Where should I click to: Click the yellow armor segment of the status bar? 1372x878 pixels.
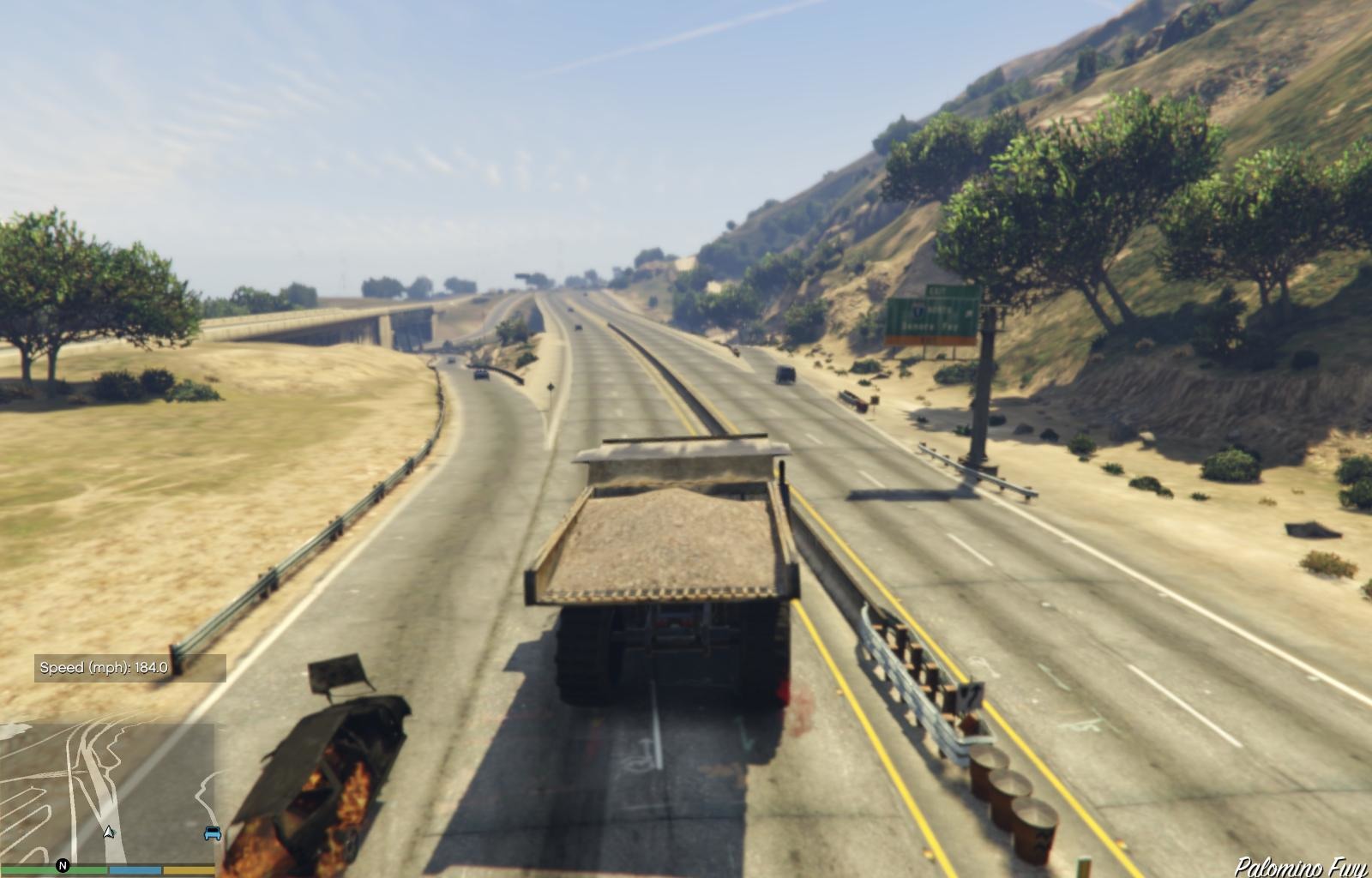tap(189, 869)
